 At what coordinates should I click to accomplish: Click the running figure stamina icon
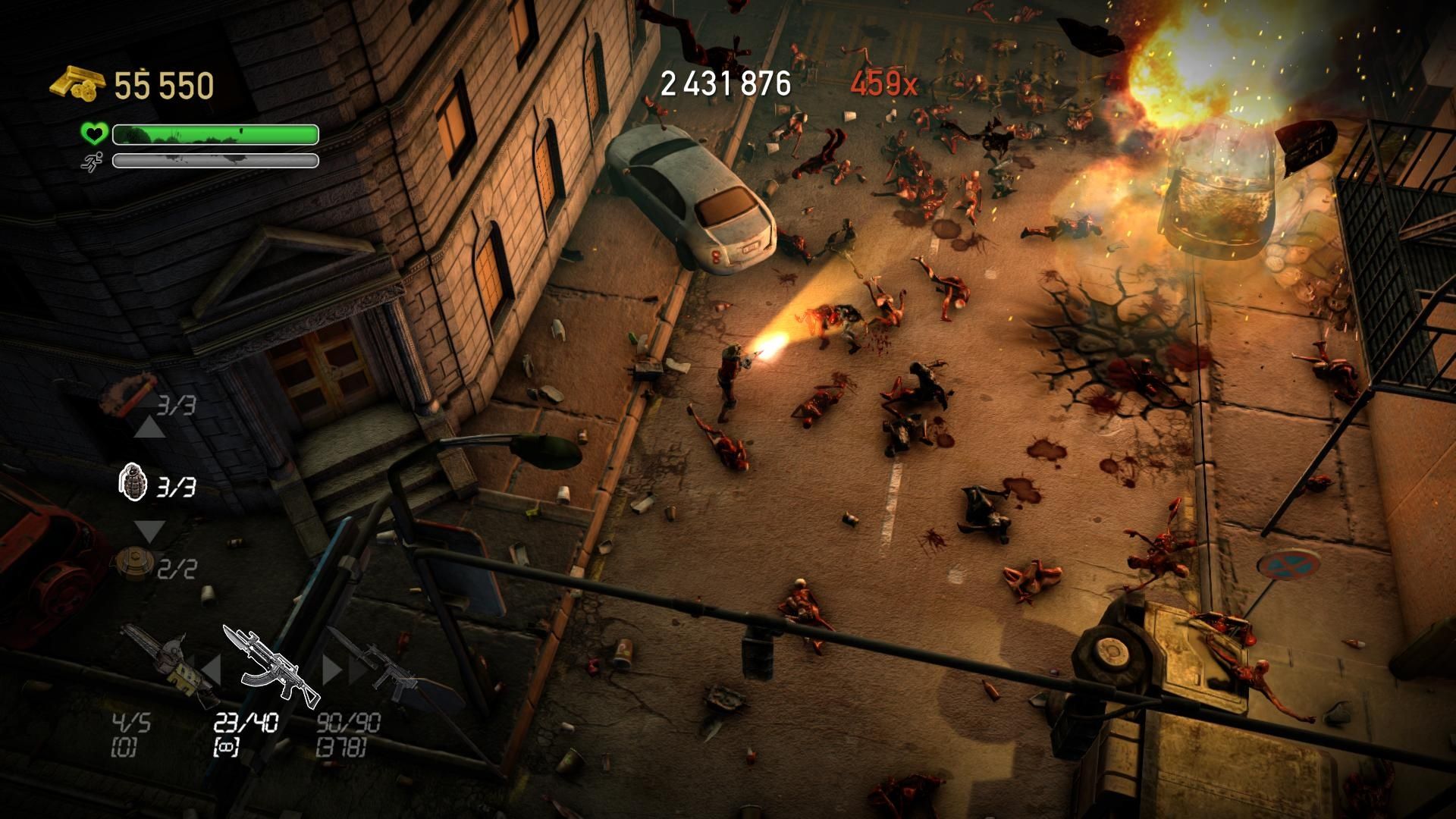(x=91, y=162)
